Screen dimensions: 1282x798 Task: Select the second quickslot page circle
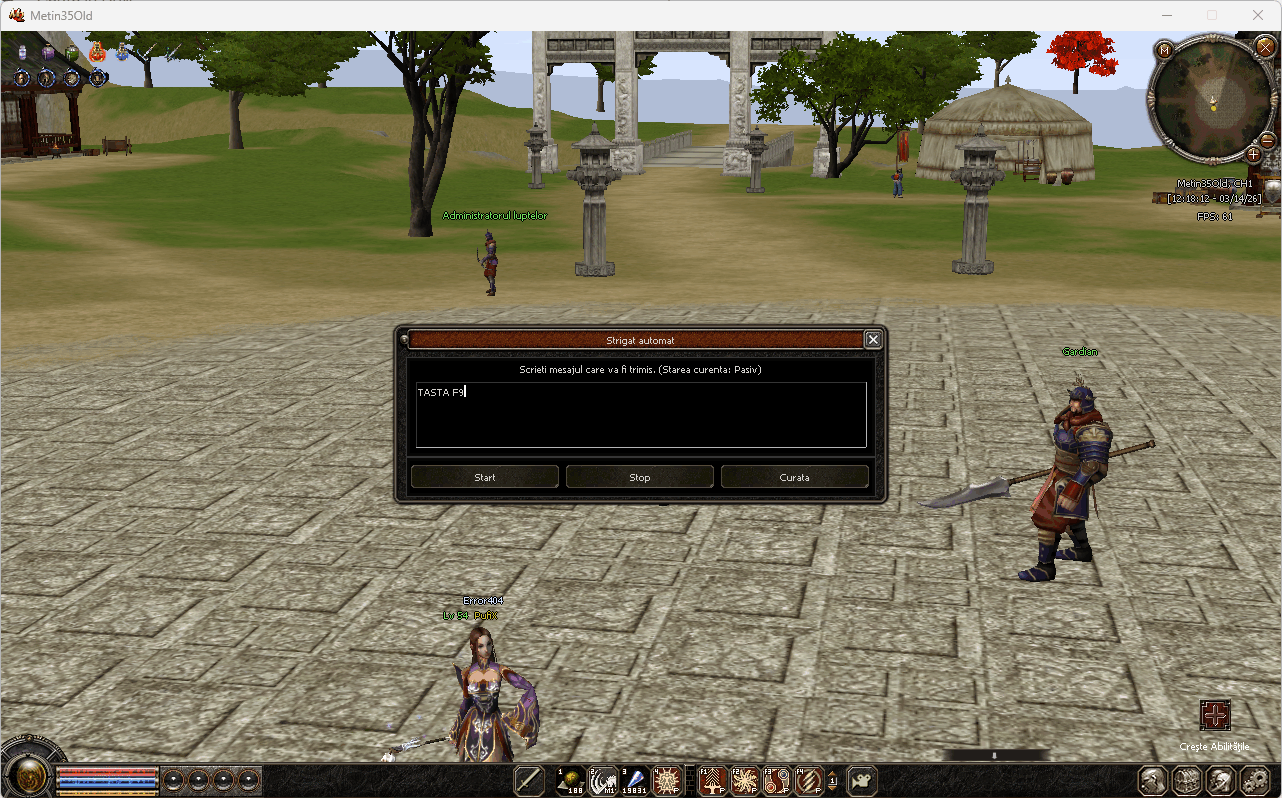tap(198, 780)
